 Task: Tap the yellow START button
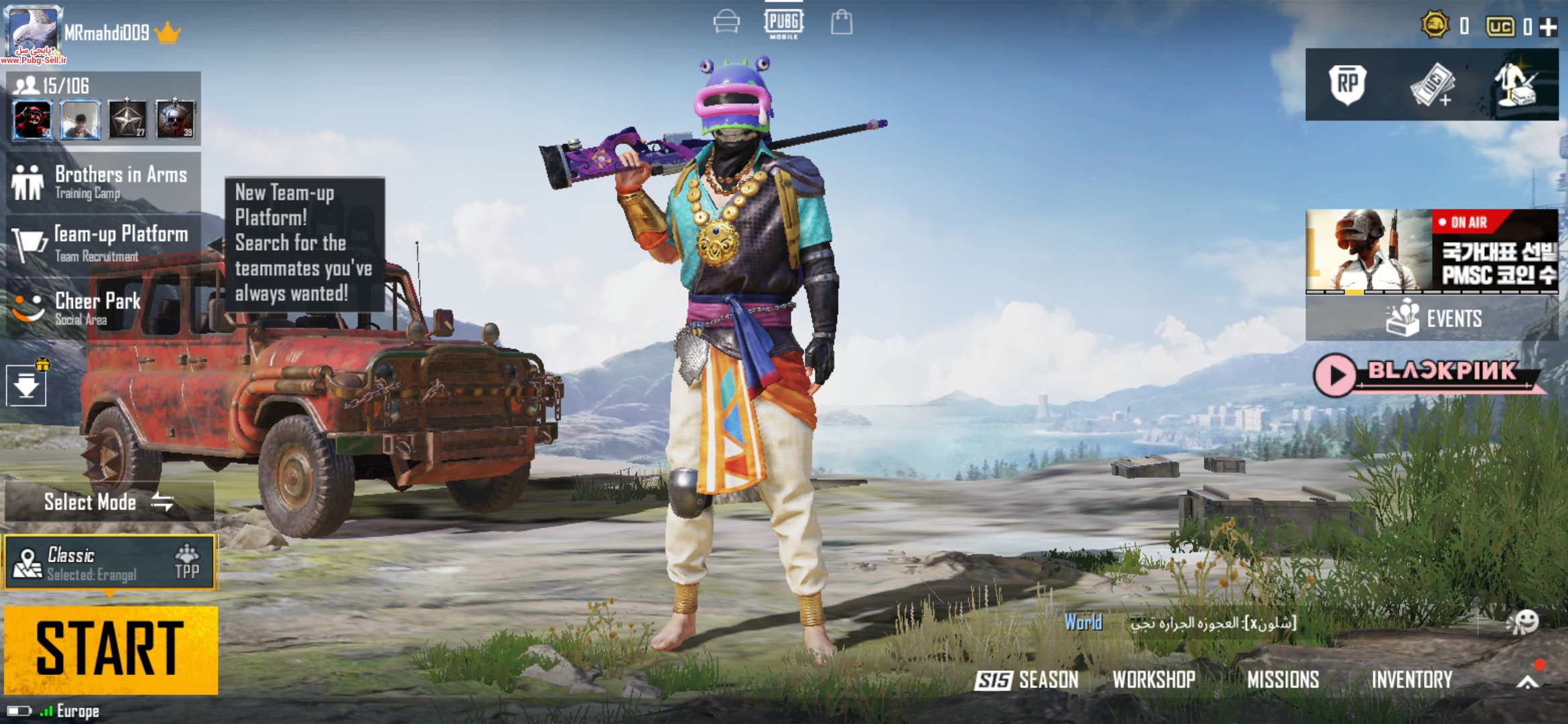[x=111, y=649]
